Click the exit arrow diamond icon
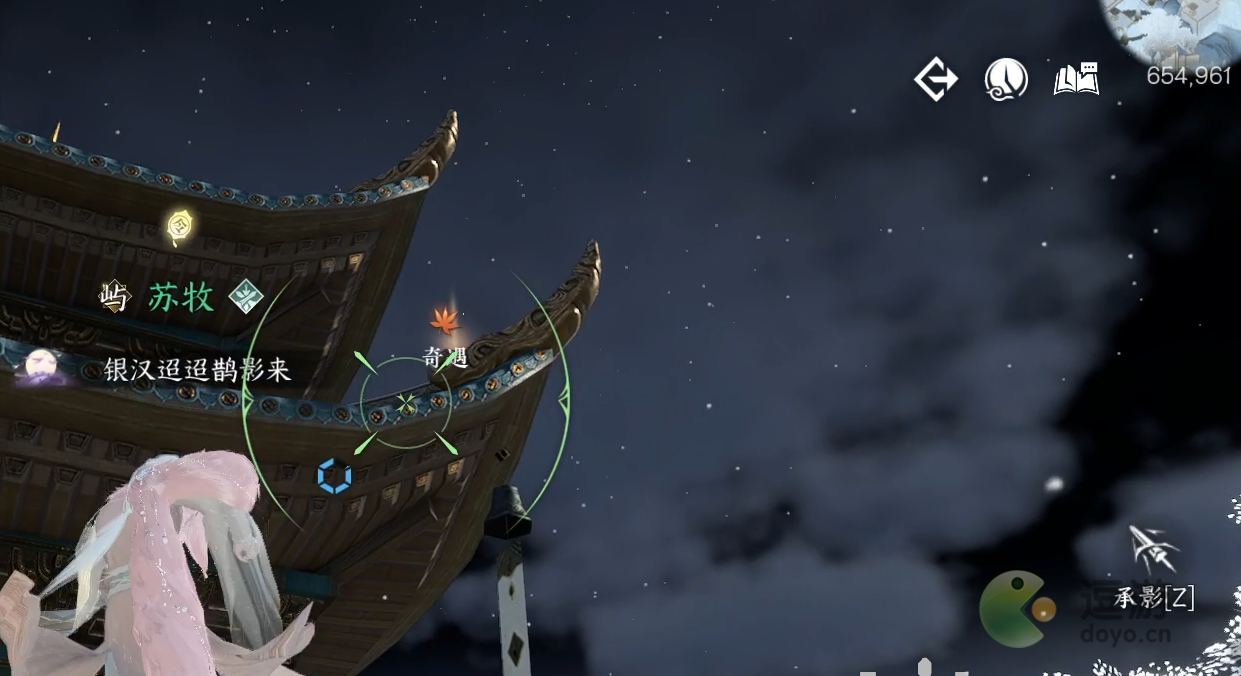The height and width of the screenshot is (676, 1241). 936,79
